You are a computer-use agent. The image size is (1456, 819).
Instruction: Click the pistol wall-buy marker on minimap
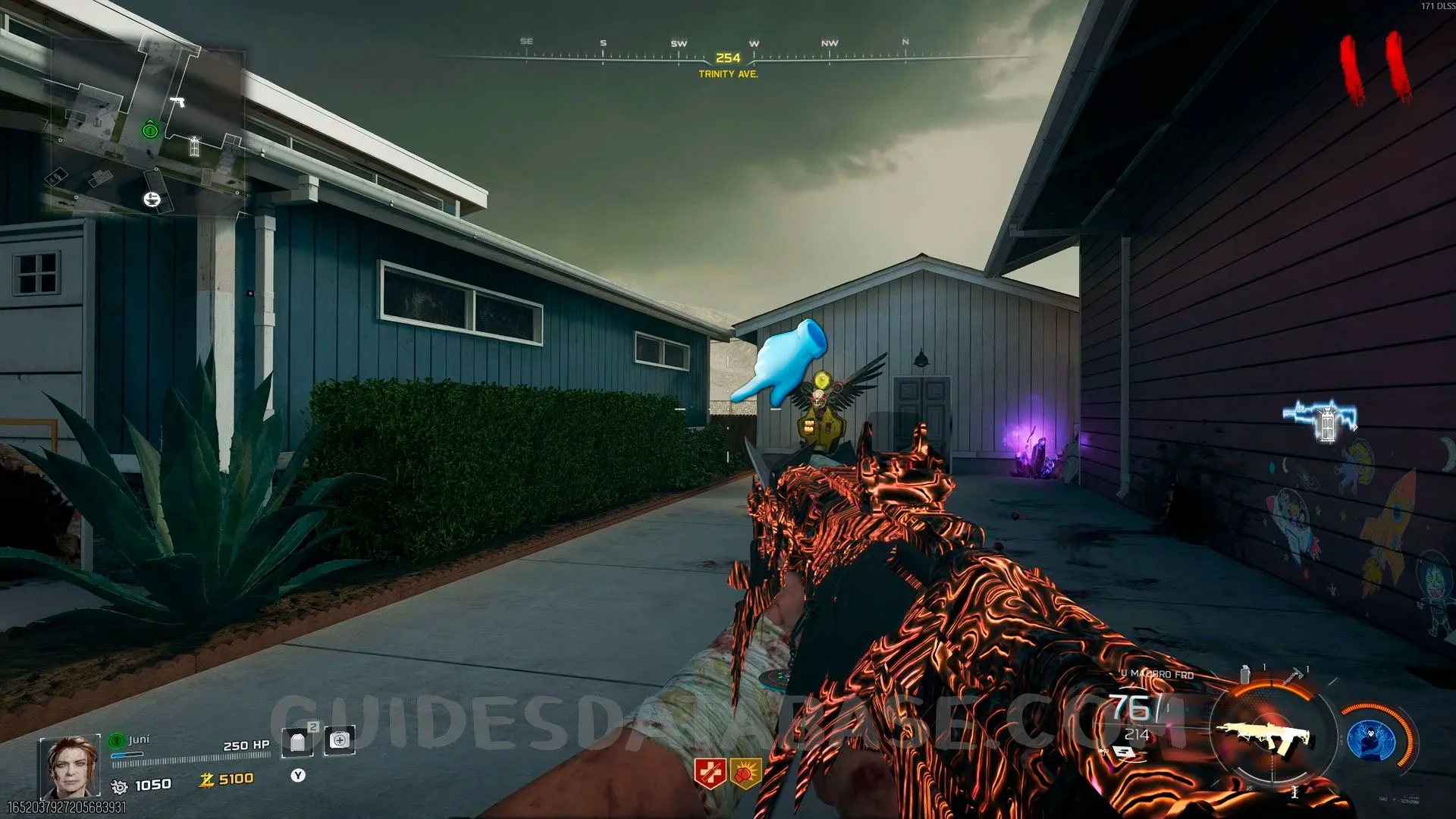pos(177,102)
